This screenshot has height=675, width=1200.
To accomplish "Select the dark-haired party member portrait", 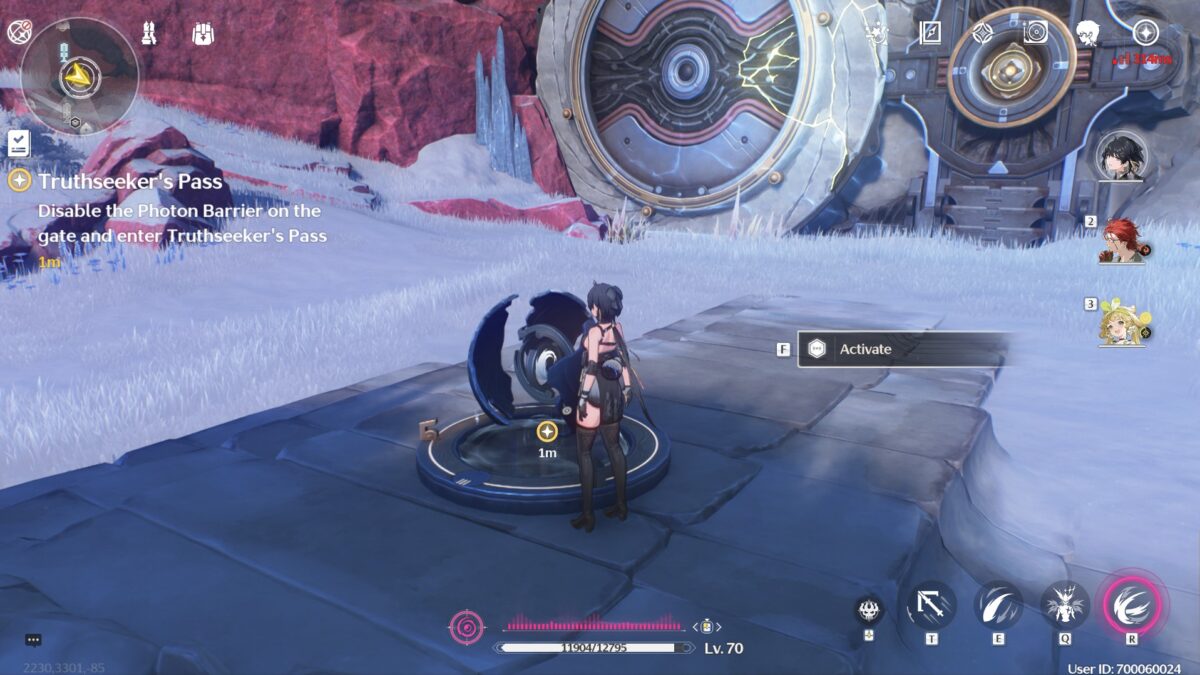I will pyautogui.click(x=1120, y=155).
